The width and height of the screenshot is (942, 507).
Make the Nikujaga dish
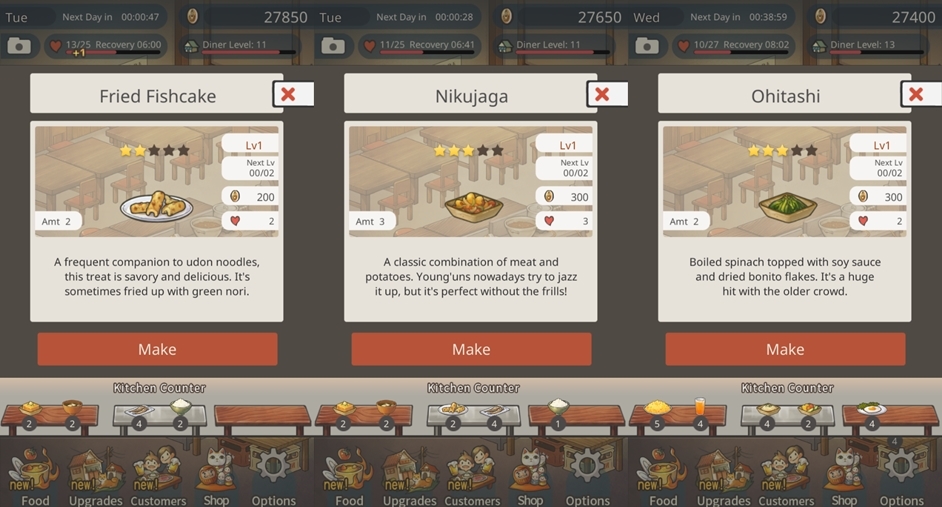(471, 349)
